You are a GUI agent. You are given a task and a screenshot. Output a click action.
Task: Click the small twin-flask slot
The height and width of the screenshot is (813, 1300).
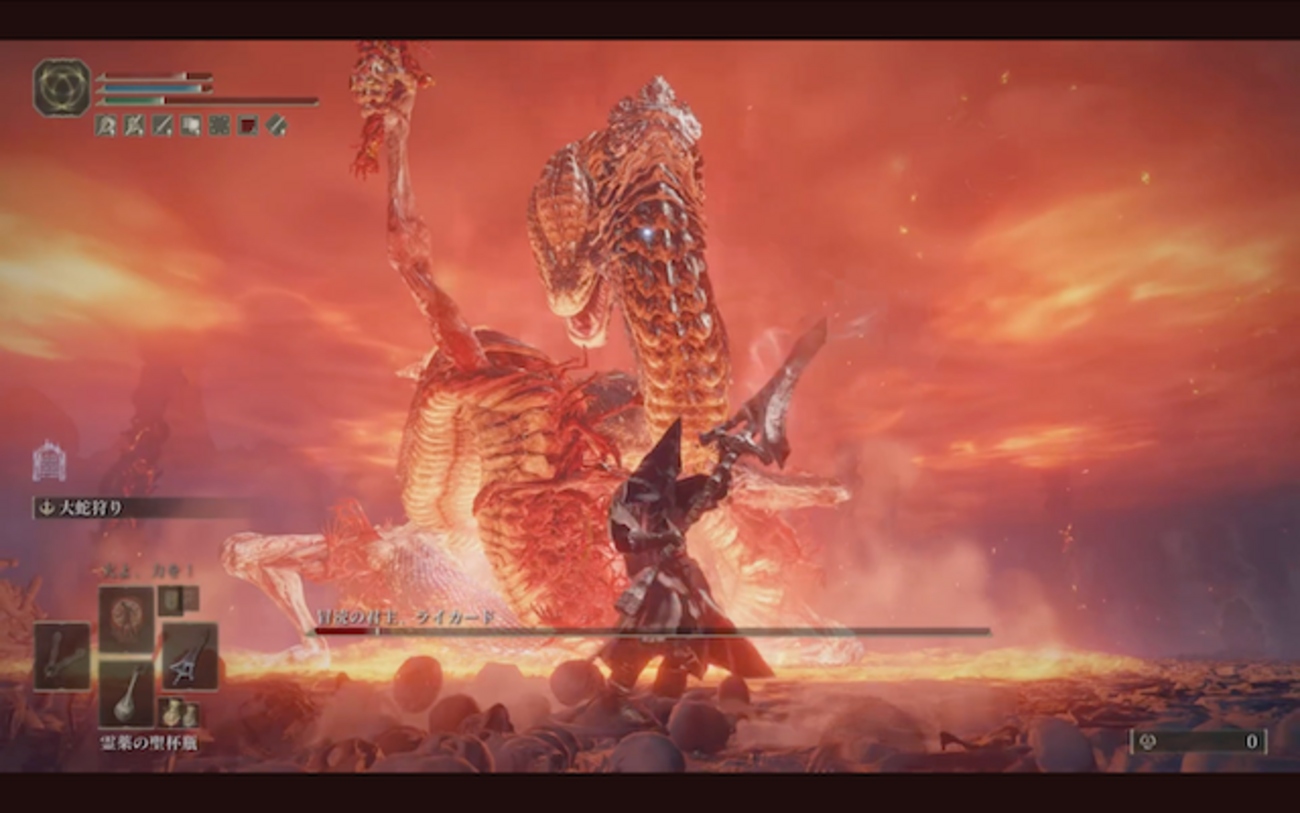coord(178,714)
